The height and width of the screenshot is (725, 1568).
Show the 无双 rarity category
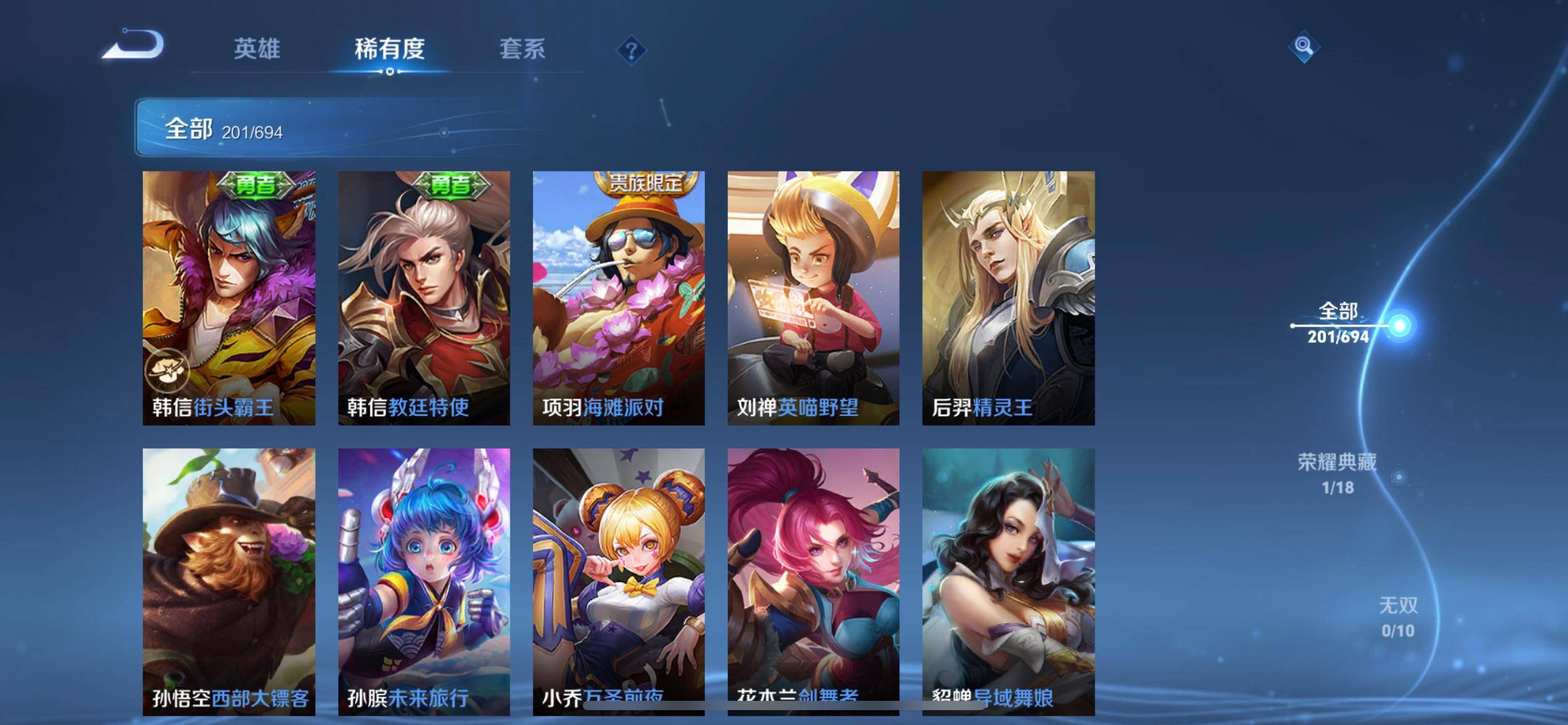pyautogui.click(x=1398, y=617)
